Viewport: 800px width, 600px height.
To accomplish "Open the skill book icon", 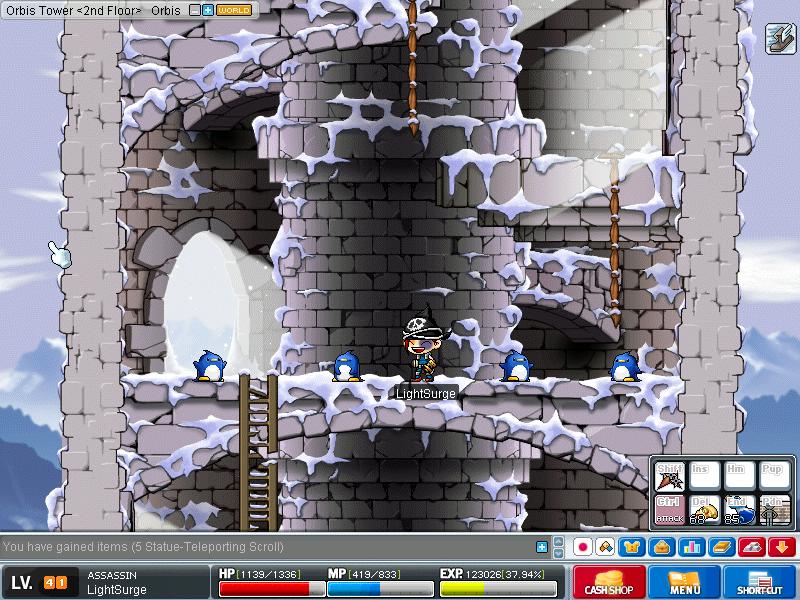I will click(x=721, y=547).
